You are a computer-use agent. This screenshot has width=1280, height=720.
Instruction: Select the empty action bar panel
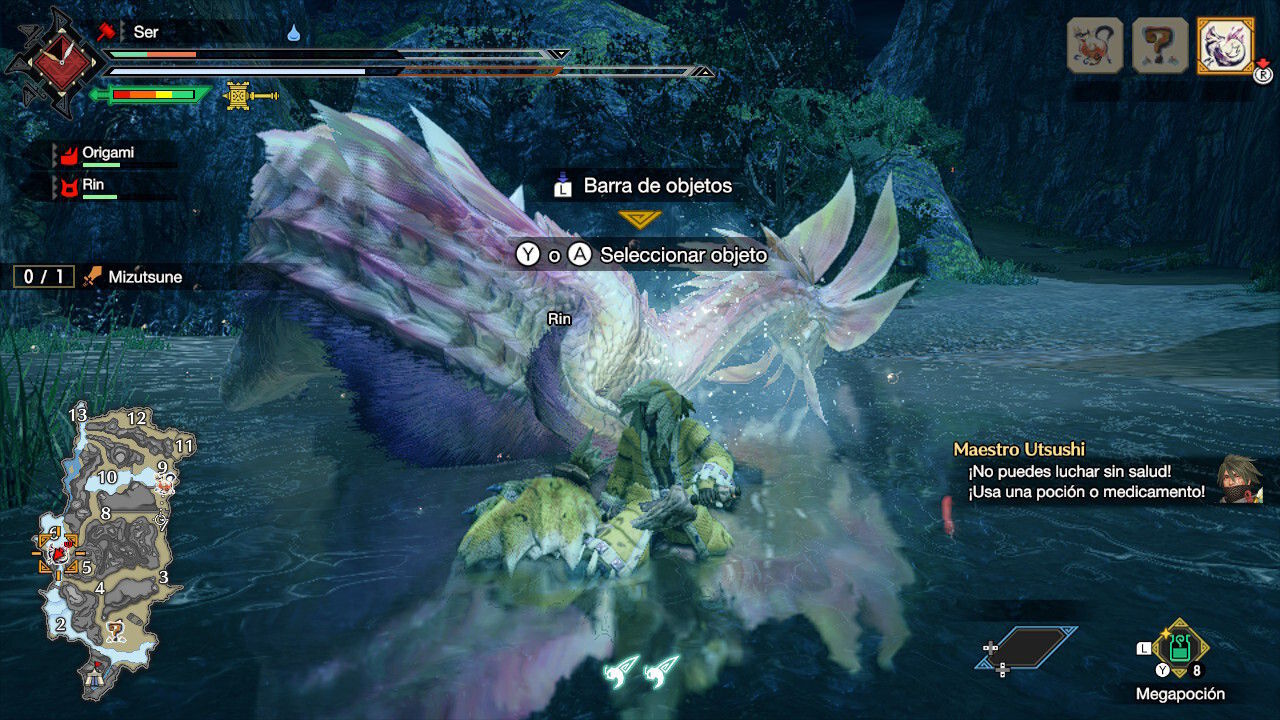(x=1027, y=648)
